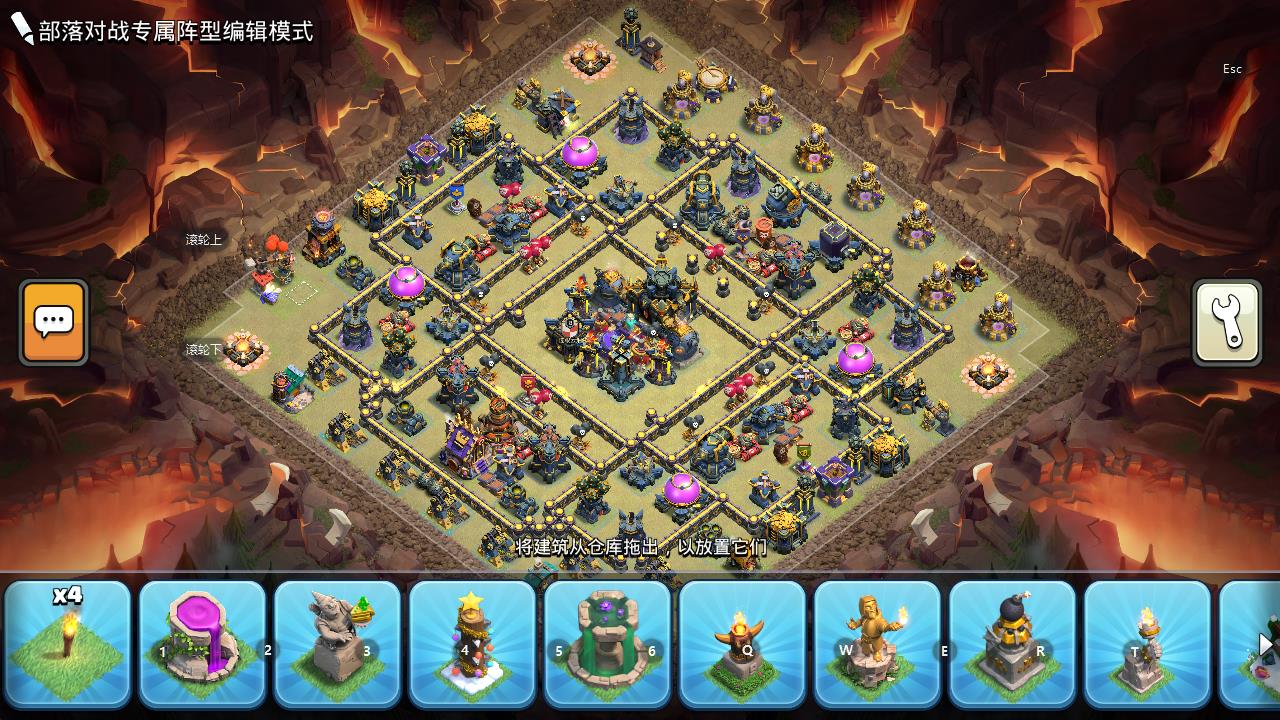The image size is (1280, 720).
Task: Select the small stone torch pedestal tile
Action: 1147,644
